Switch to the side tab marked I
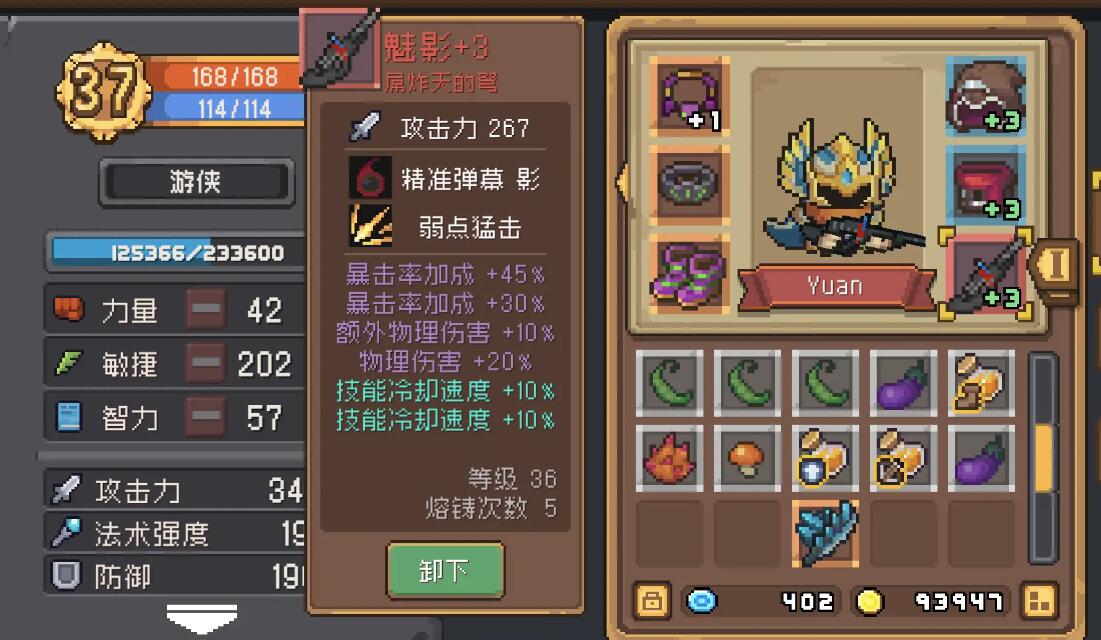 click(1058, 266)
